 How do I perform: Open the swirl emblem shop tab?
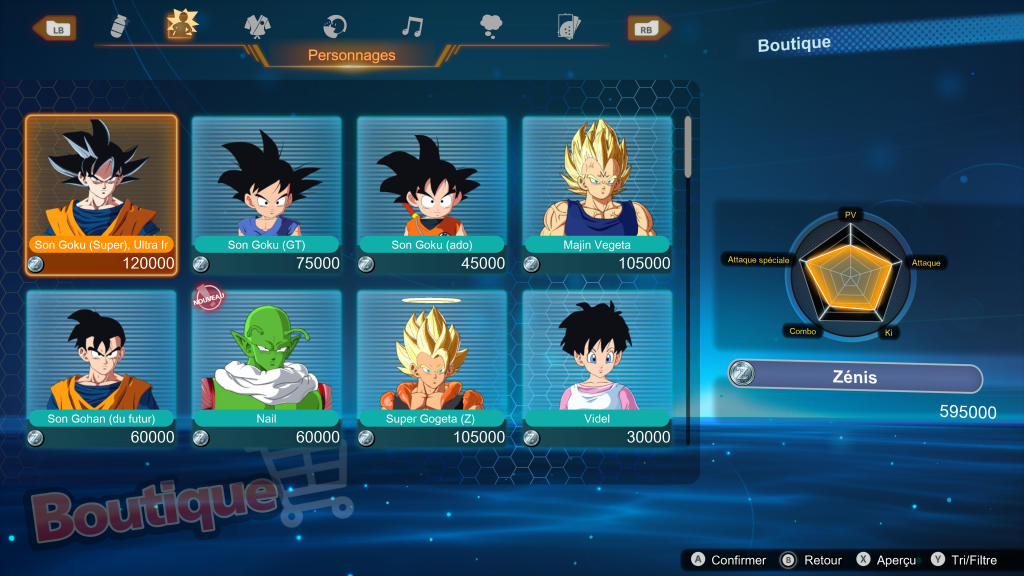coord(335,27)
